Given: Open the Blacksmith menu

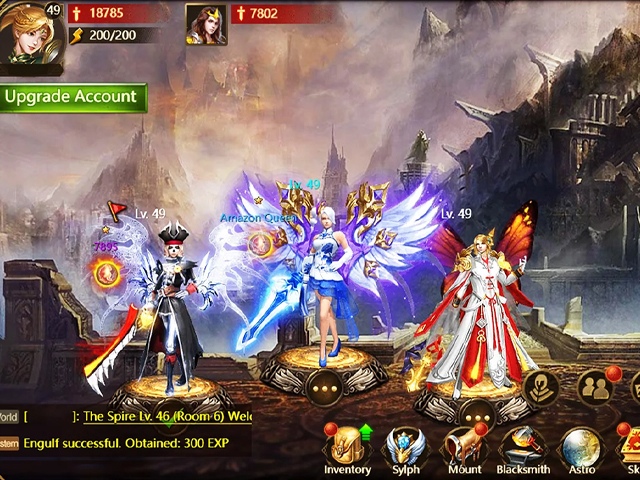Looking at the screenshot, I should (522, 450).
